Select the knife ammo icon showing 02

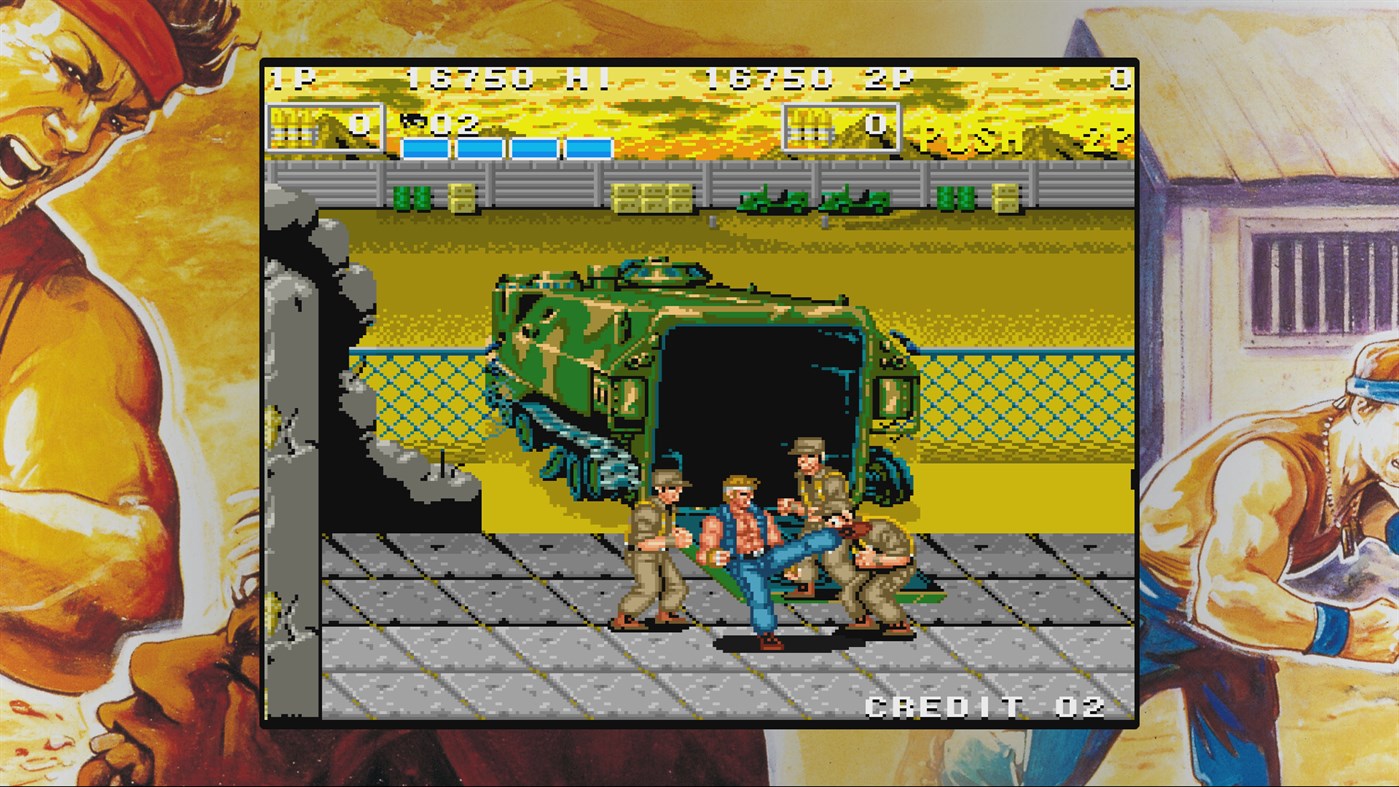420,126
